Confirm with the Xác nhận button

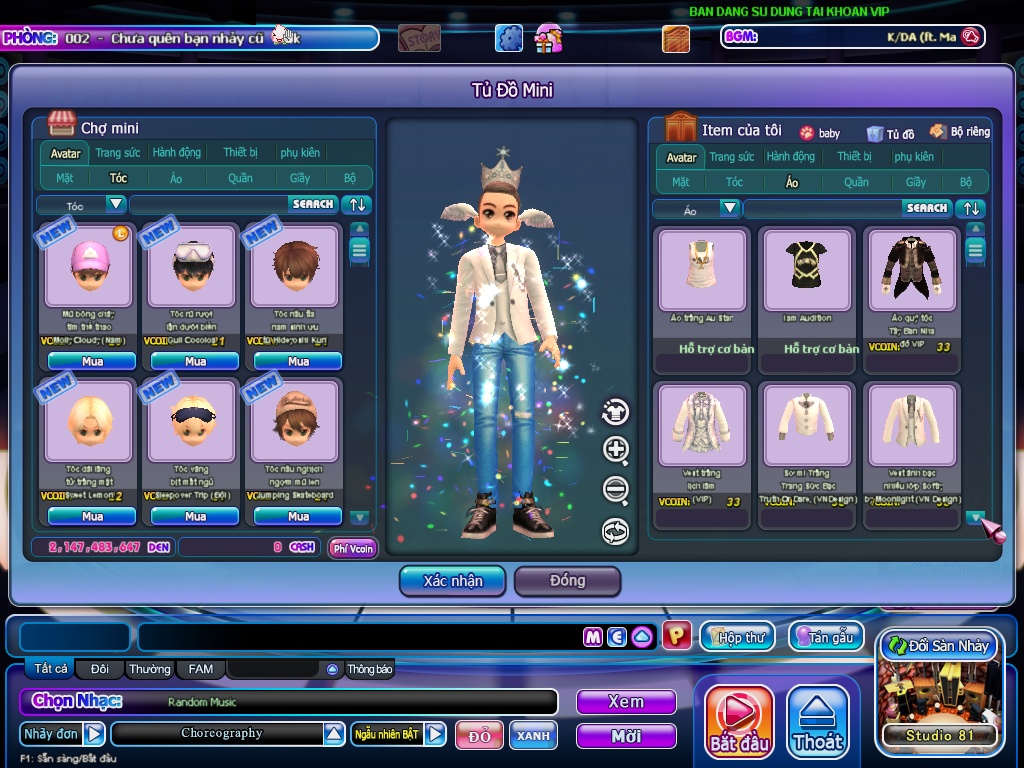452,581
